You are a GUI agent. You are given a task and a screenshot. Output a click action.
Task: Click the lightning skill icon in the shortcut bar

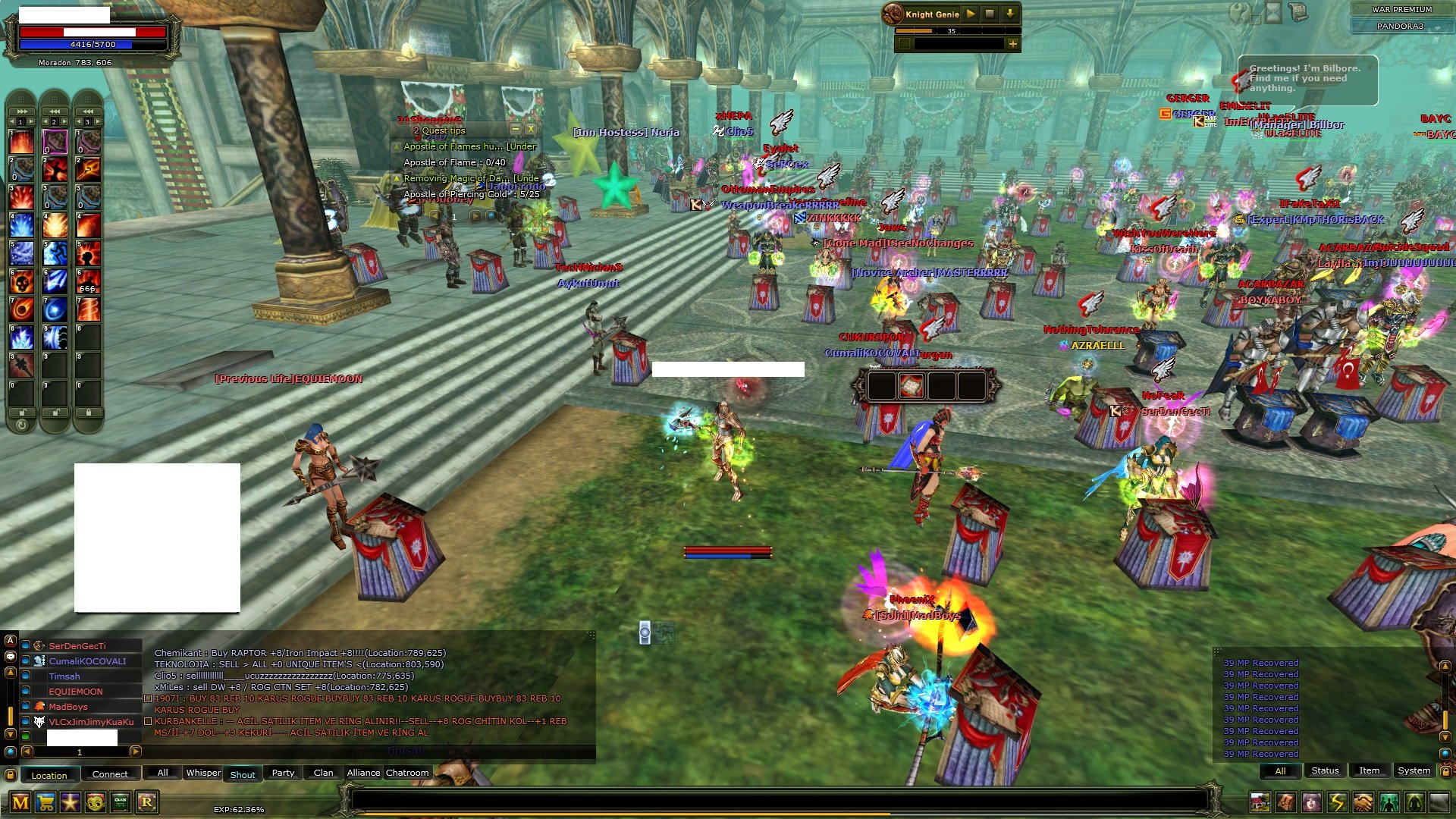(x=1338, y=802)
